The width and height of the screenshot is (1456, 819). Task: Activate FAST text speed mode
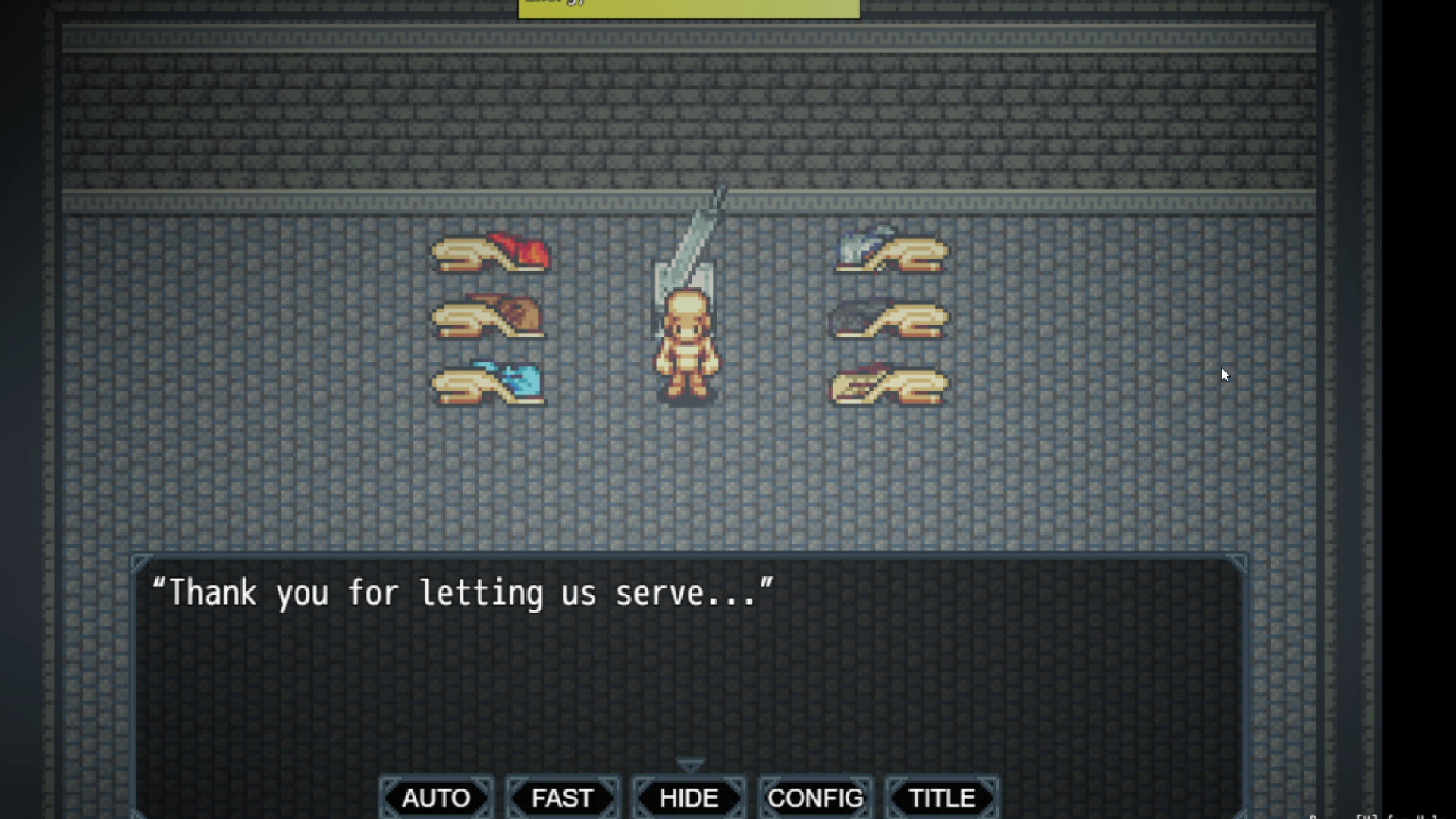(x=562, y=798)
